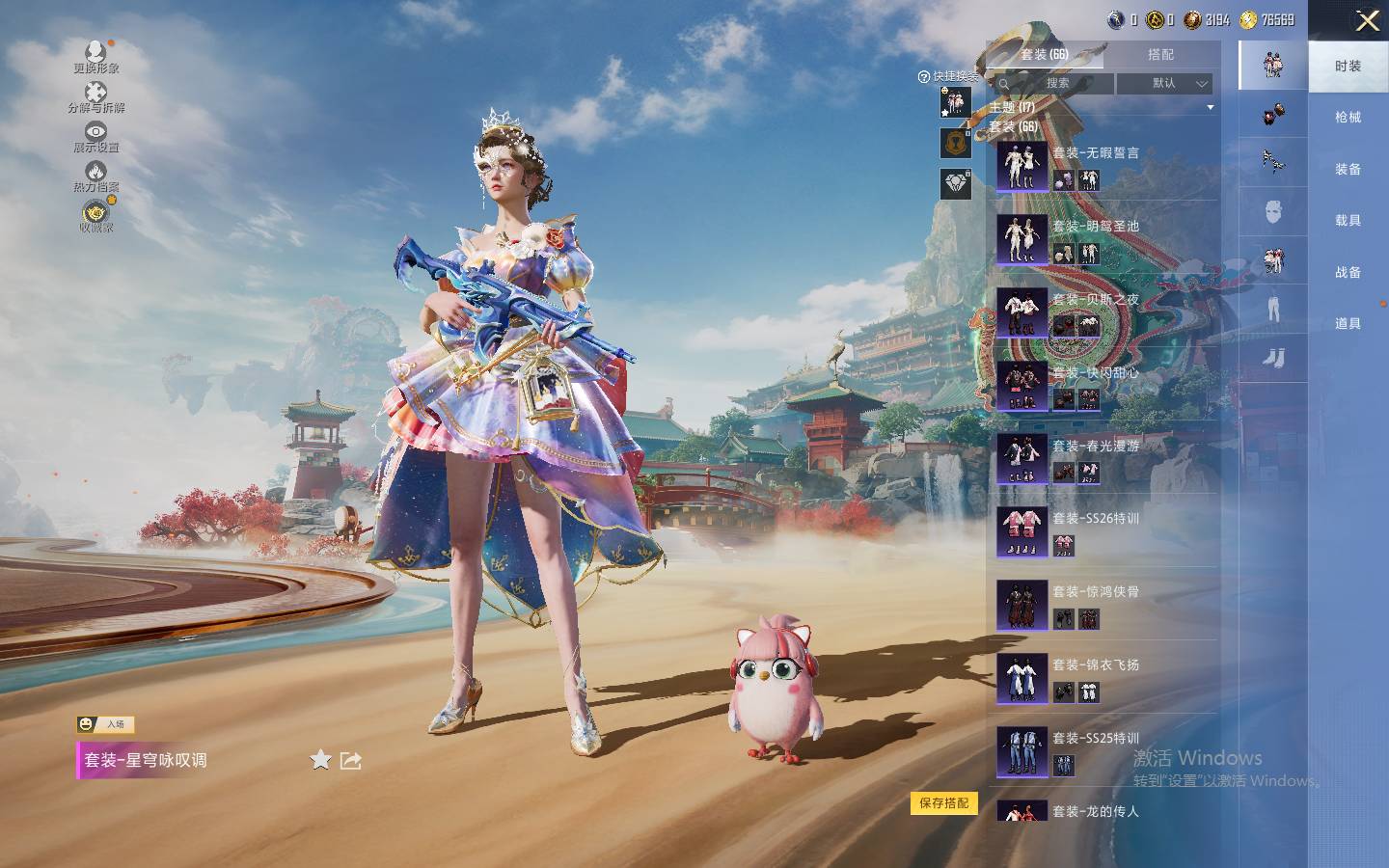
Task: Favorite the current outfit with the star
Action: [320, 760]
